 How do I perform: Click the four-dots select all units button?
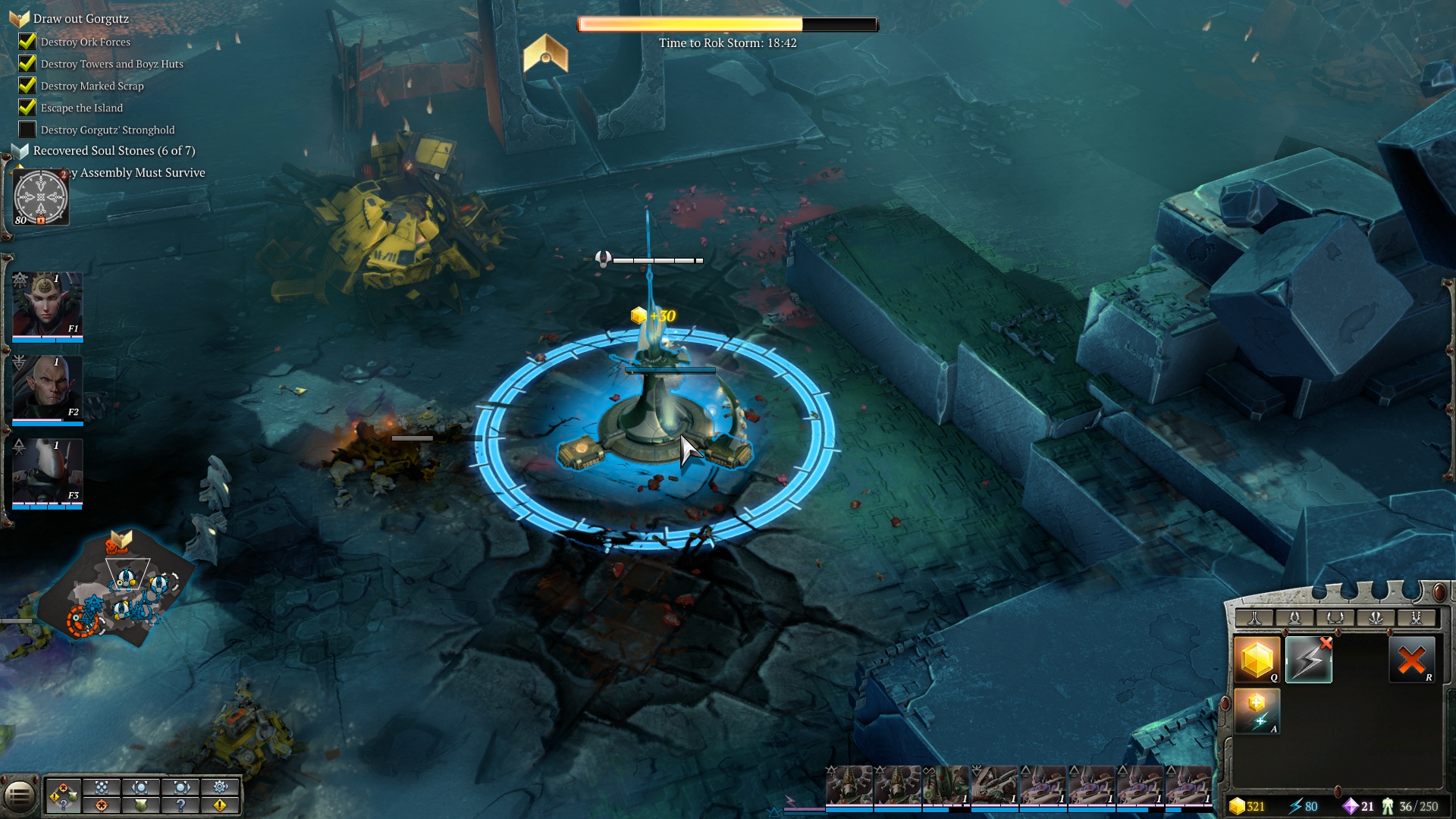click(x=102, y=786)
